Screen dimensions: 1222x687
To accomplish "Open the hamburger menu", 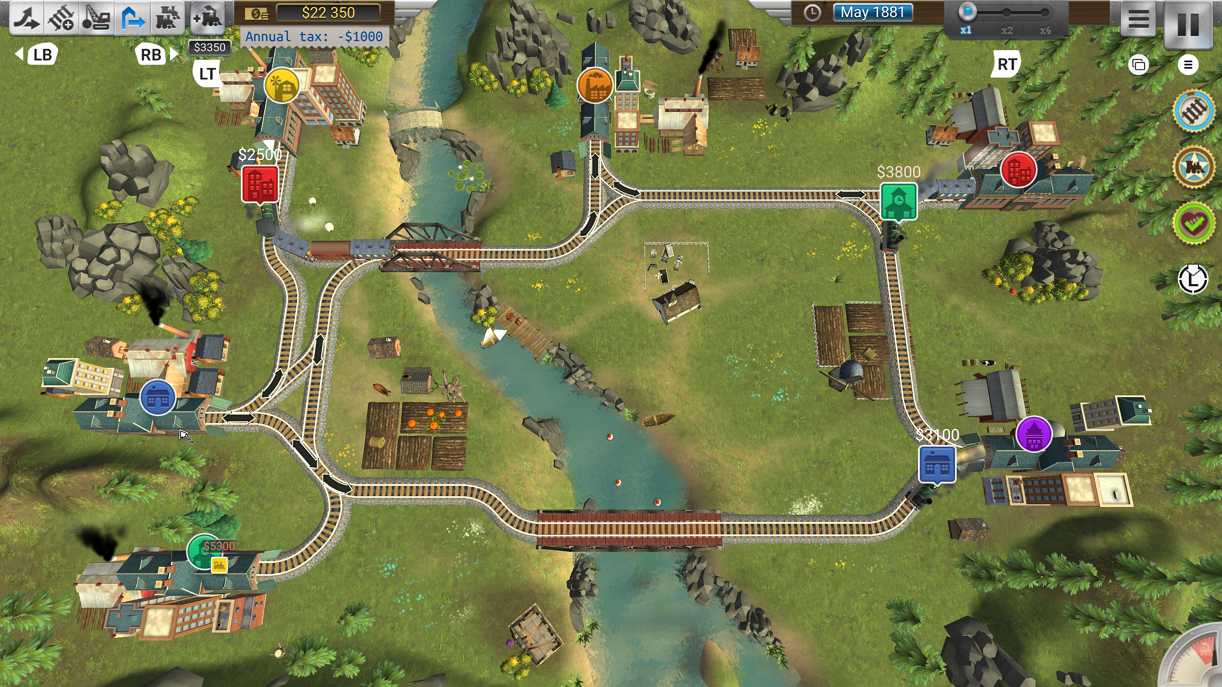I will pos(1138,20).
